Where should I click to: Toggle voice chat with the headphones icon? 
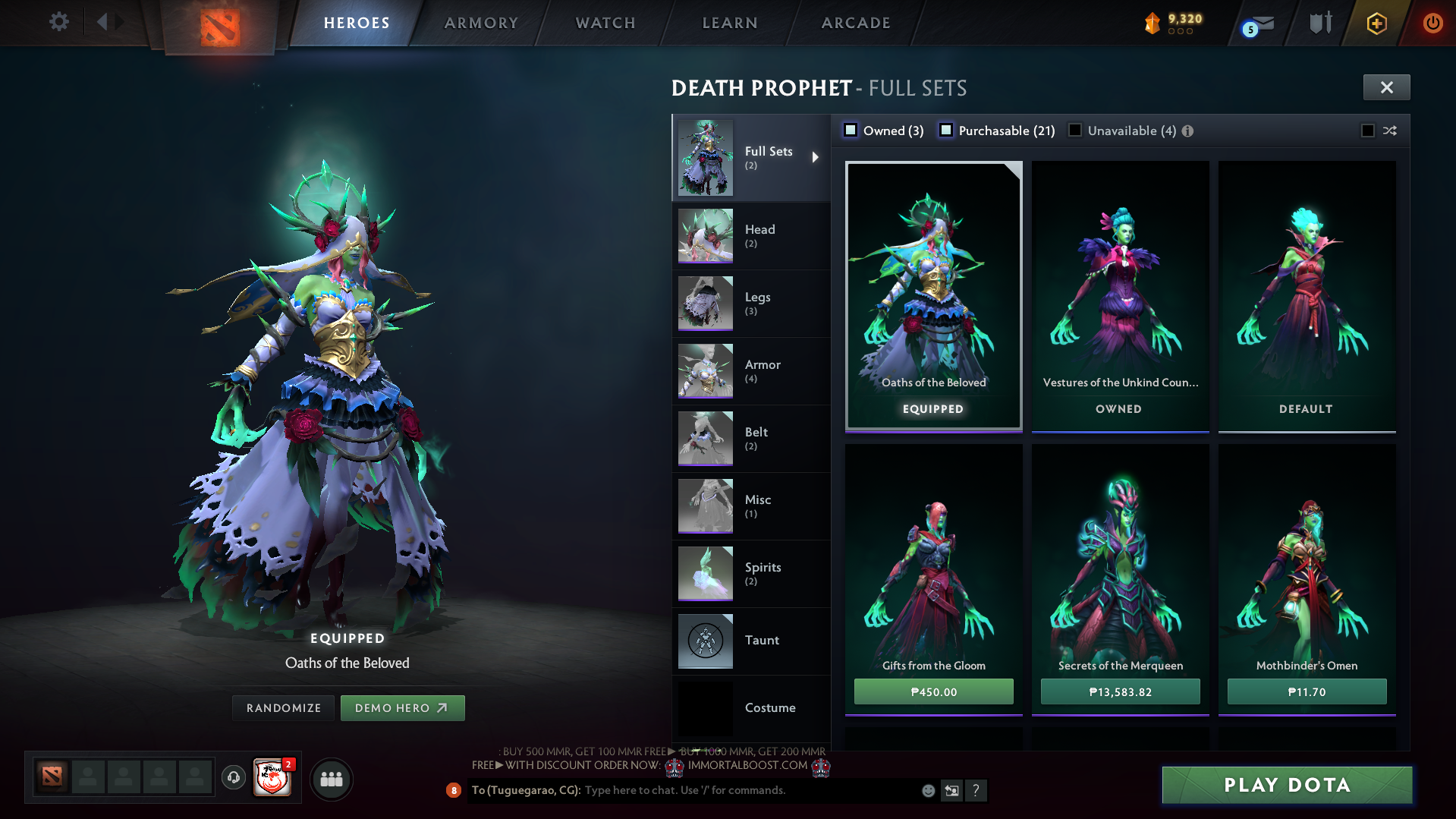(233, 778)
